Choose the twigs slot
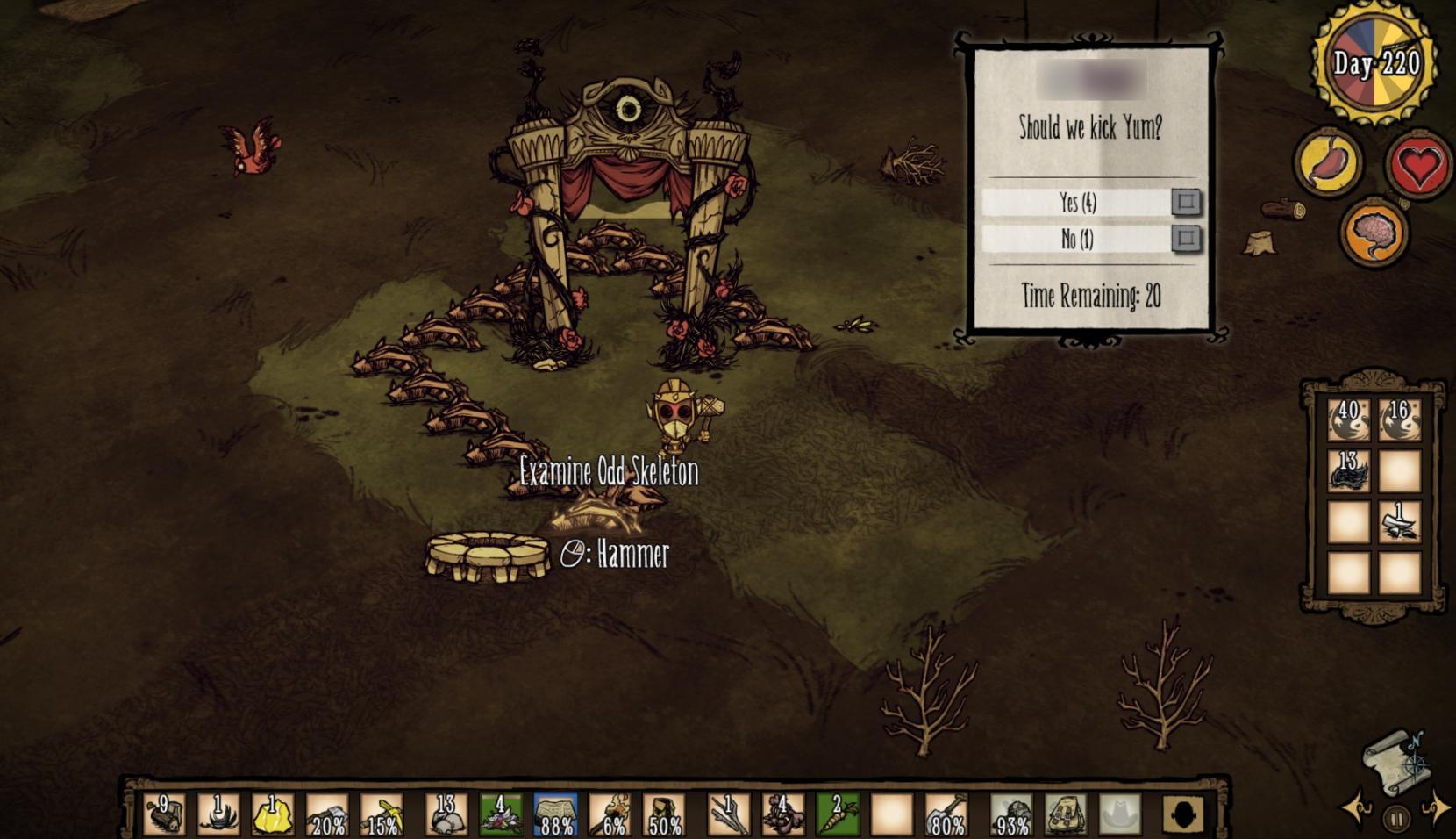This screenshot has height=839, width=1456. point(729,815)
